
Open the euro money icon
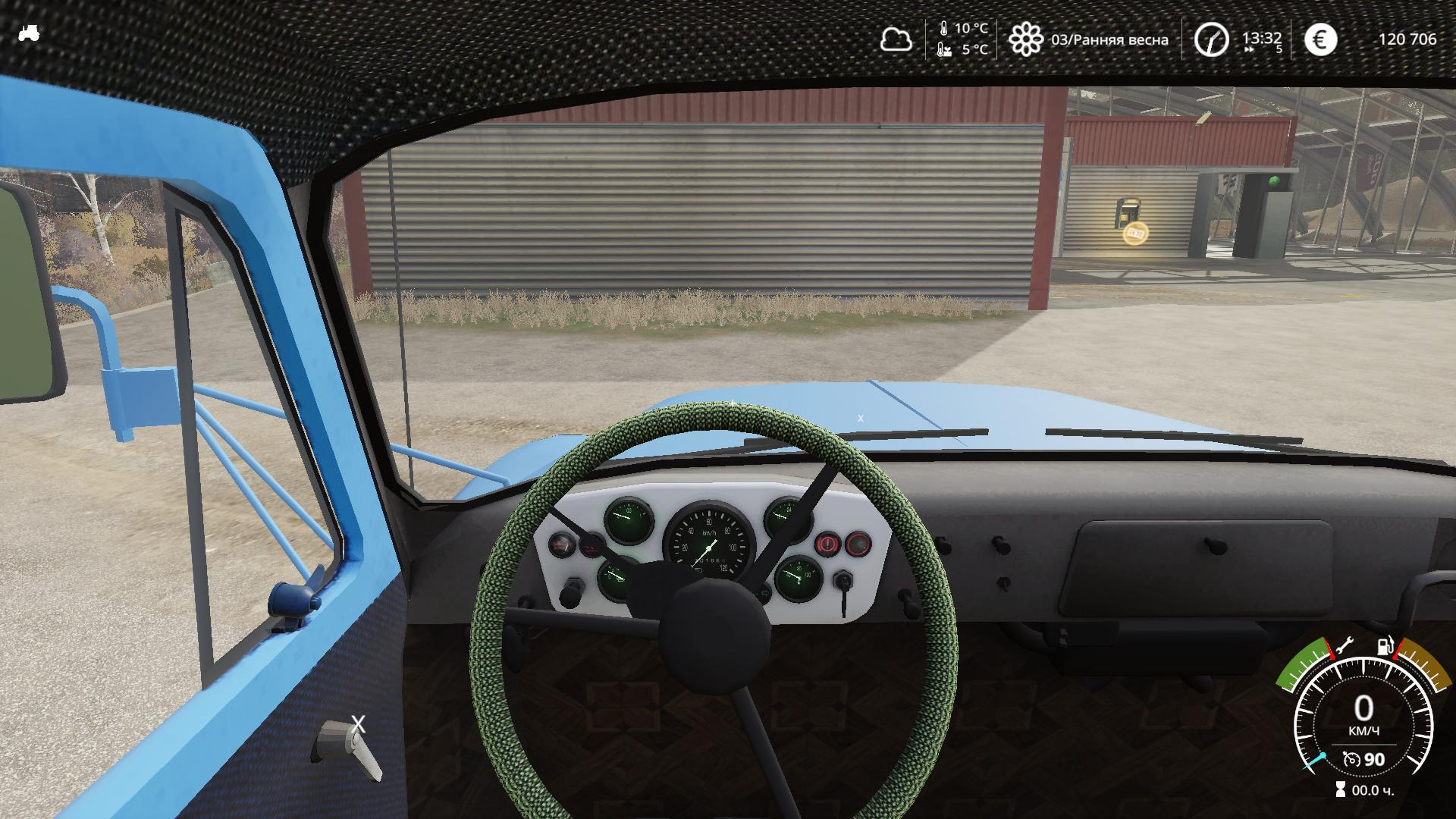[x=1320, y=39]
